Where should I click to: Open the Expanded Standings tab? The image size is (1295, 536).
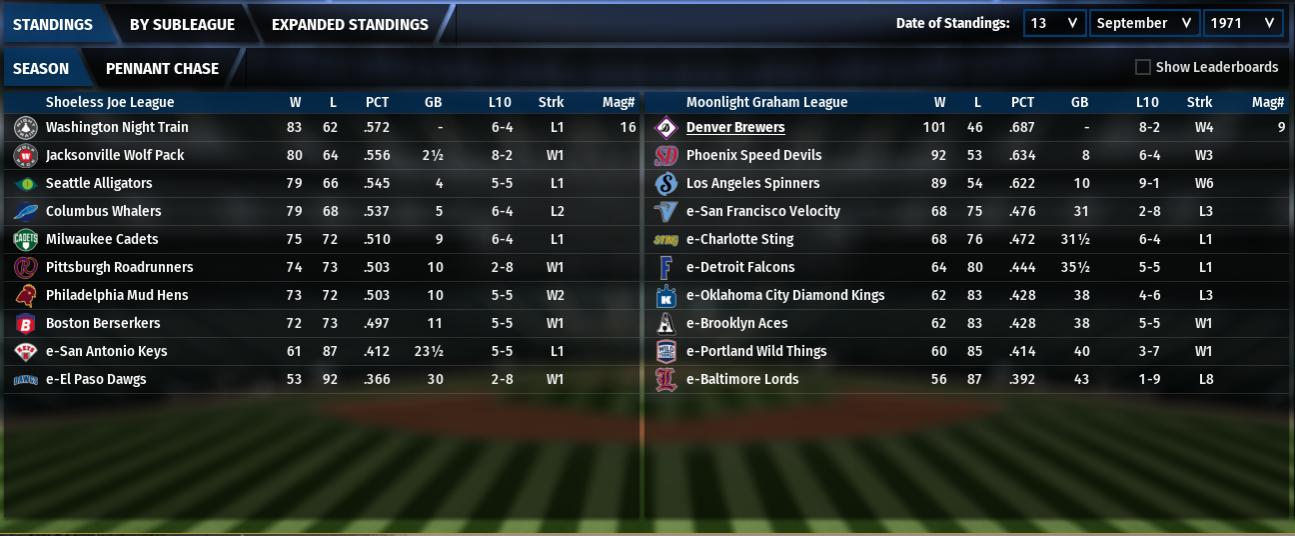(349, 24)
